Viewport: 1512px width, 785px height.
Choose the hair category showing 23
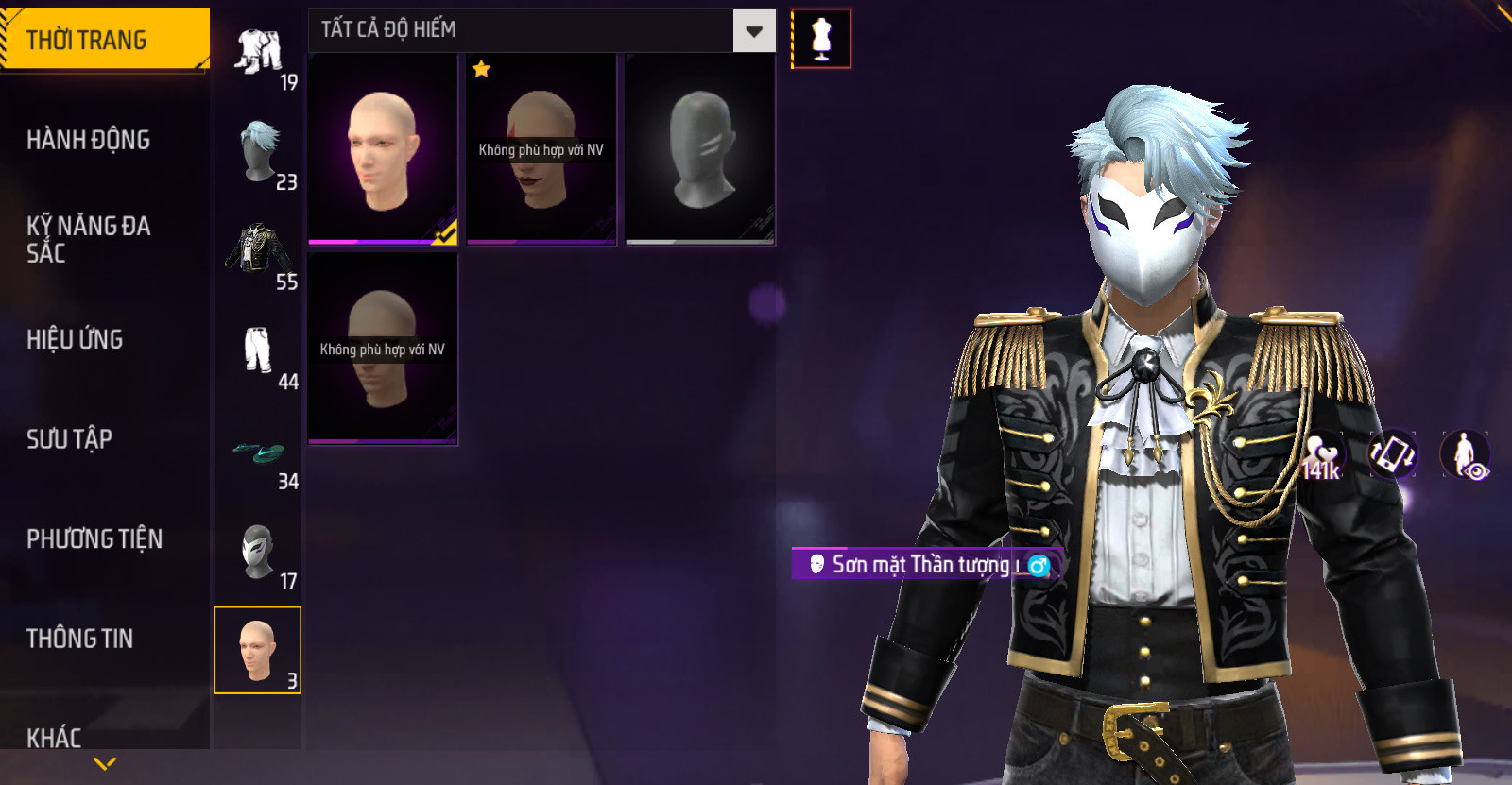point(259,154)
